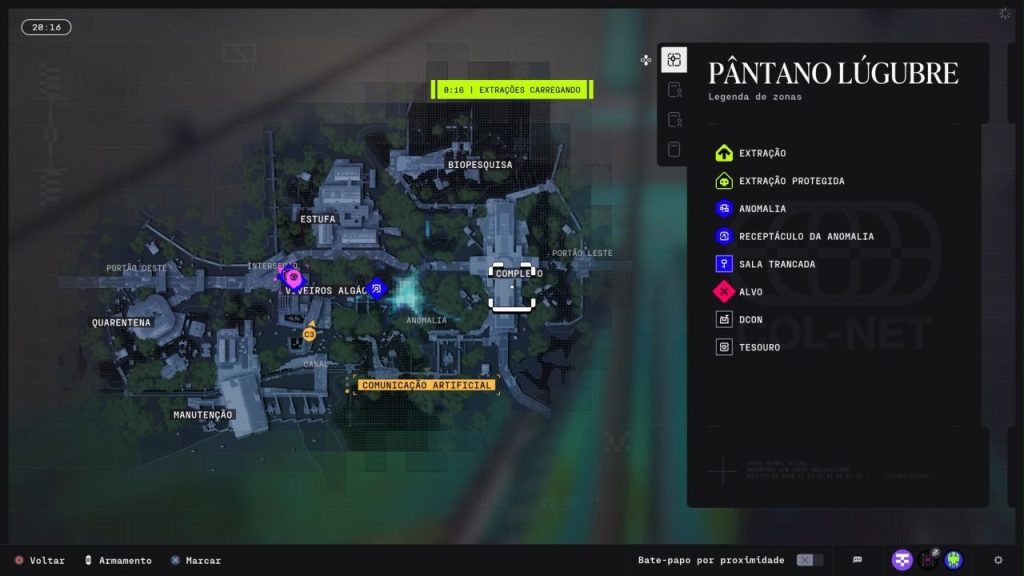The height and width of the screenshot is (576, 1024).
Task: Select the blue anomaly receptacle map marker
Action: [376, 290]
